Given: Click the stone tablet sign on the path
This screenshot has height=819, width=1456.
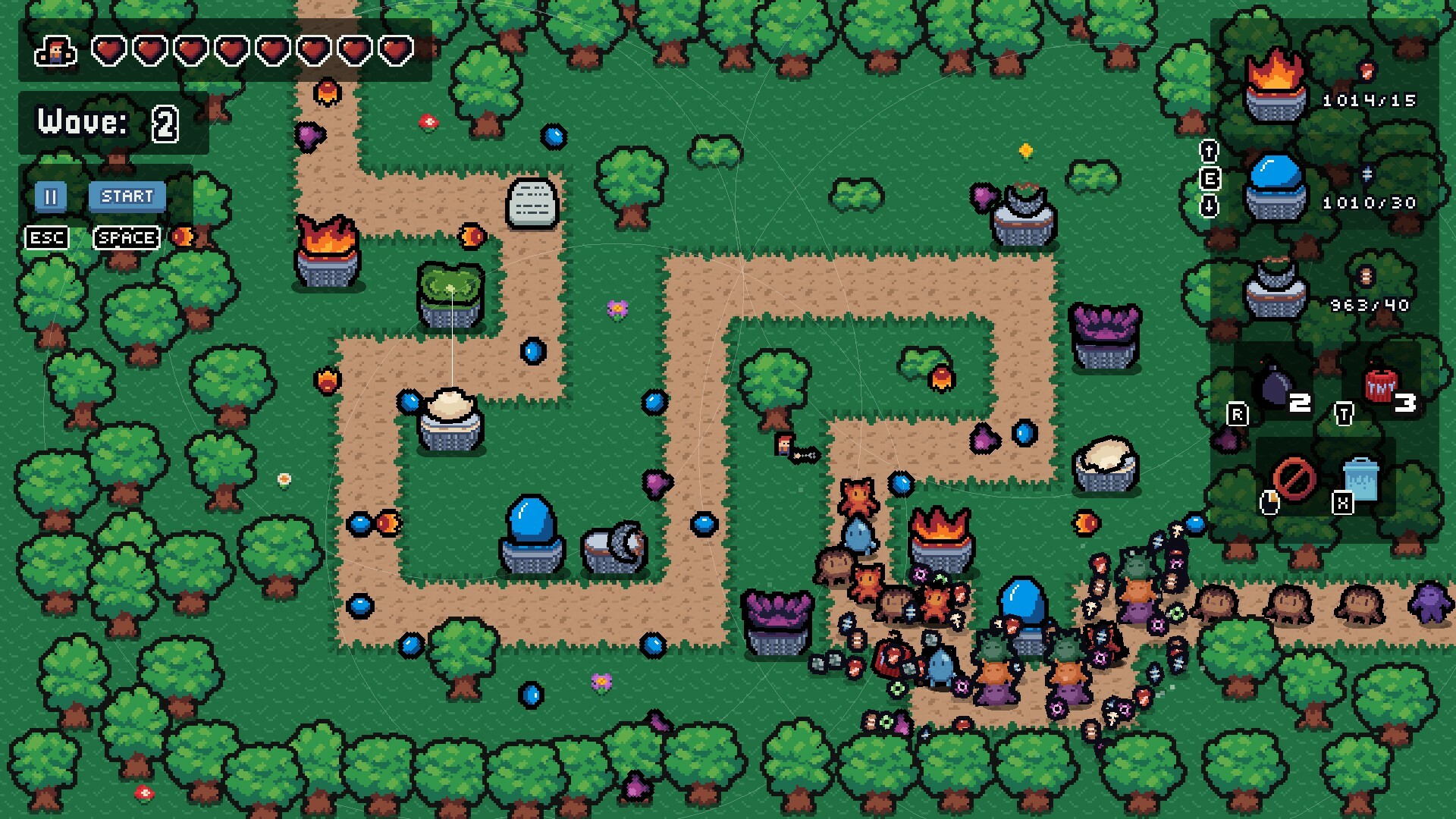Looking at the screenshot, I should point(533,203).
